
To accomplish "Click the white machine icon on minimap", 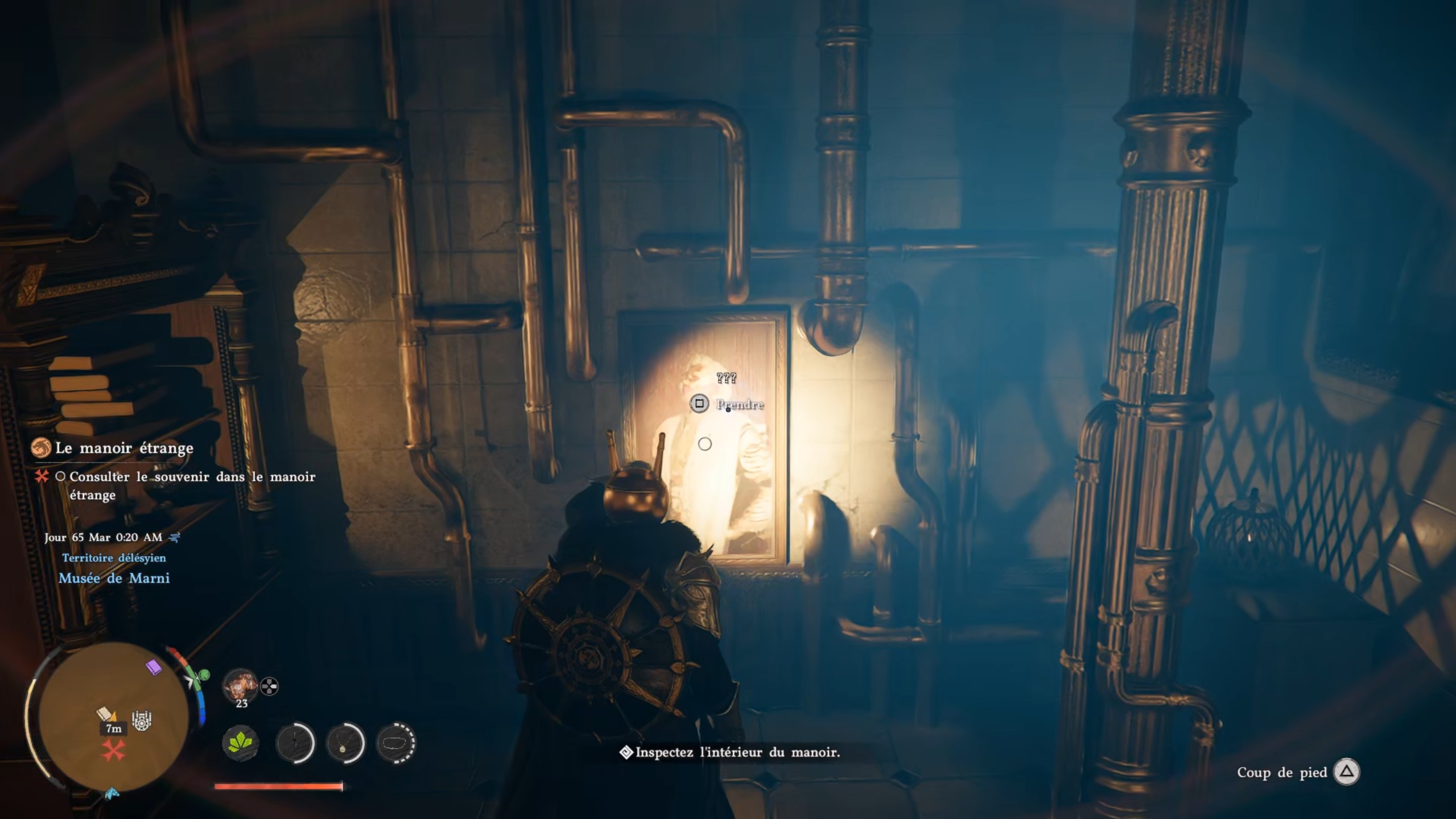I will click(x=142, y=721).
